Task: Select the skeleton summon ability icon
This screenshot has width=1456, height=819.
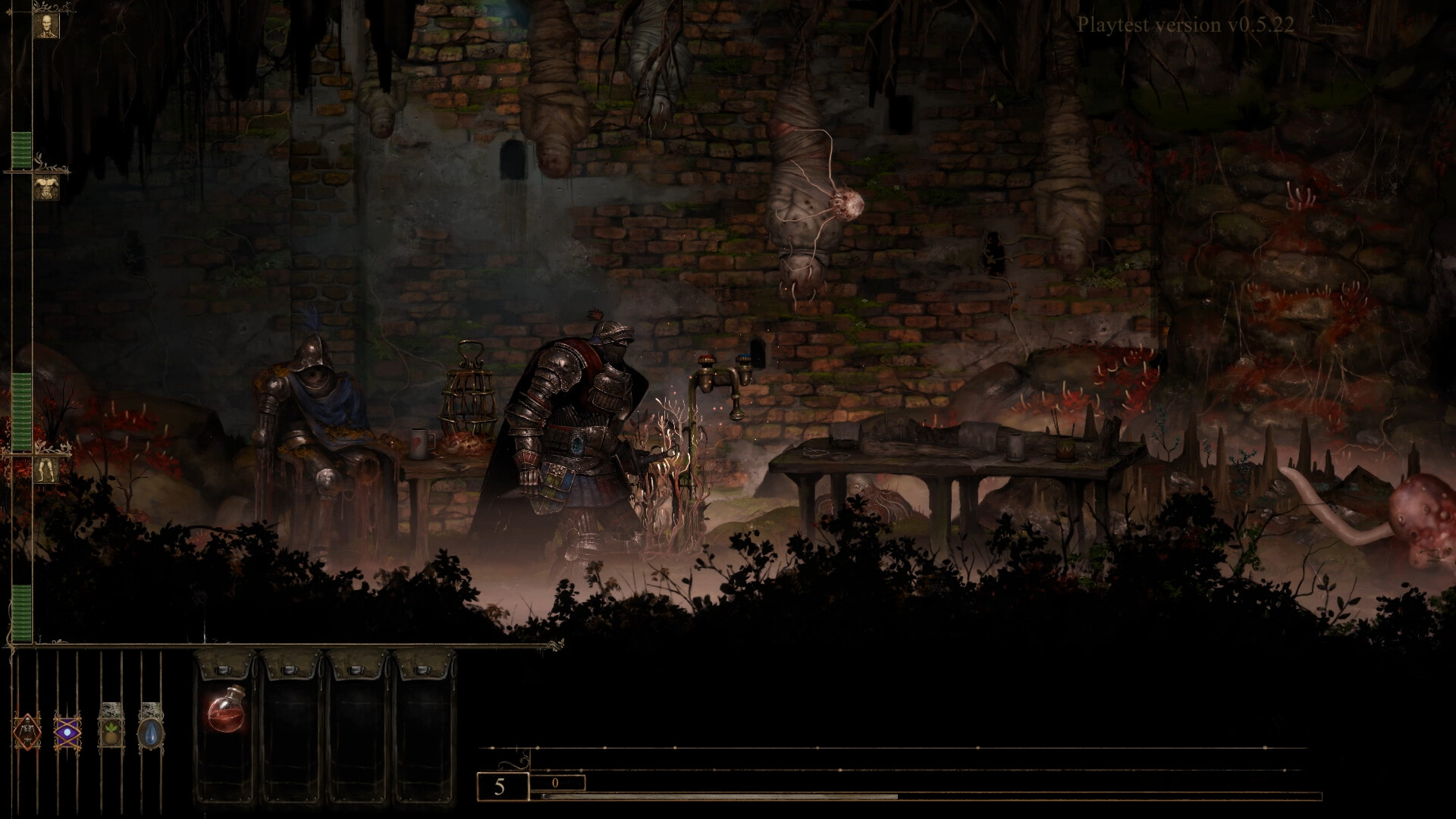Action: [x=27, y=732]
